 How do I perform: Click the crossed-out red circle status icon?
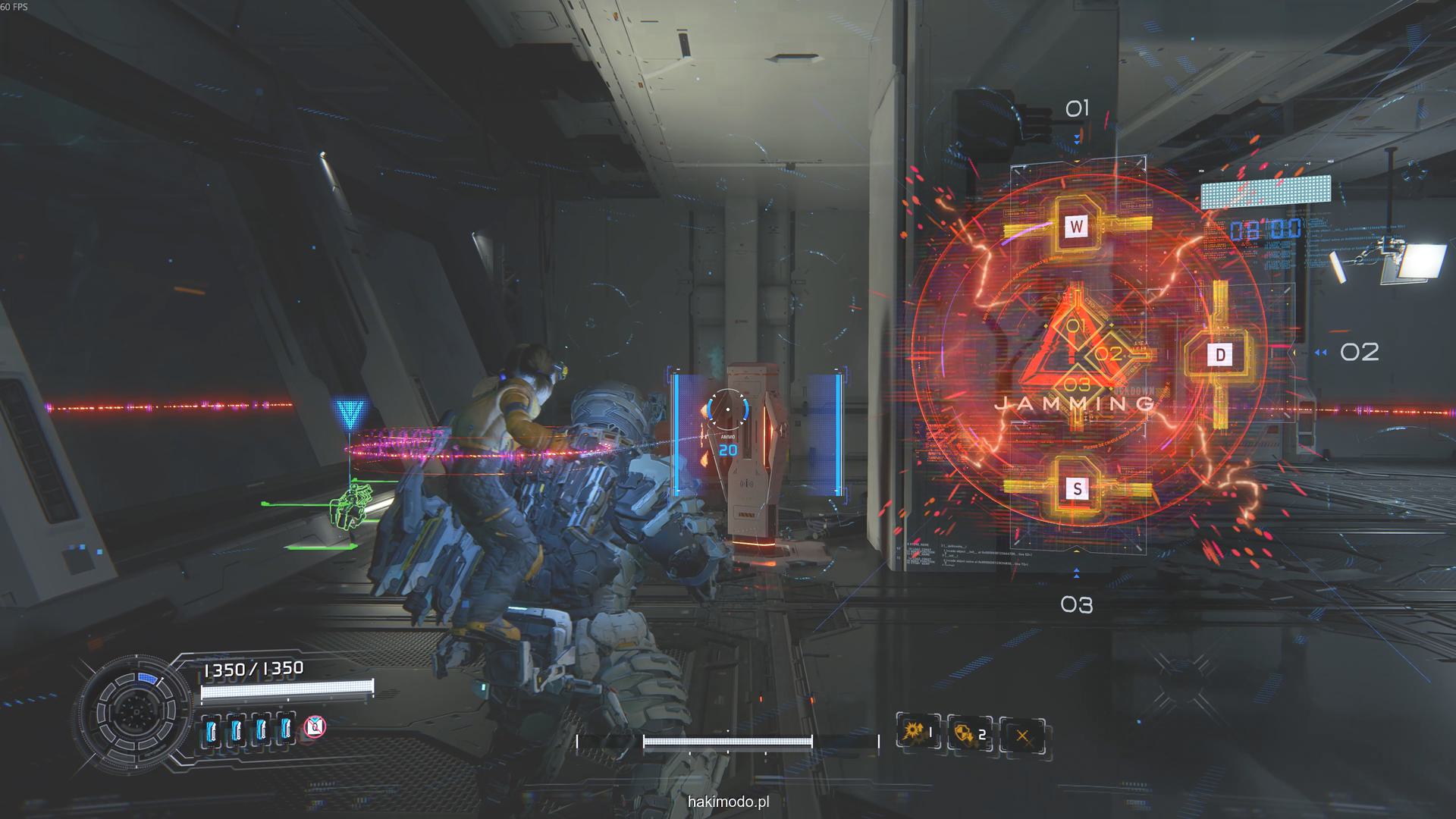315,728
